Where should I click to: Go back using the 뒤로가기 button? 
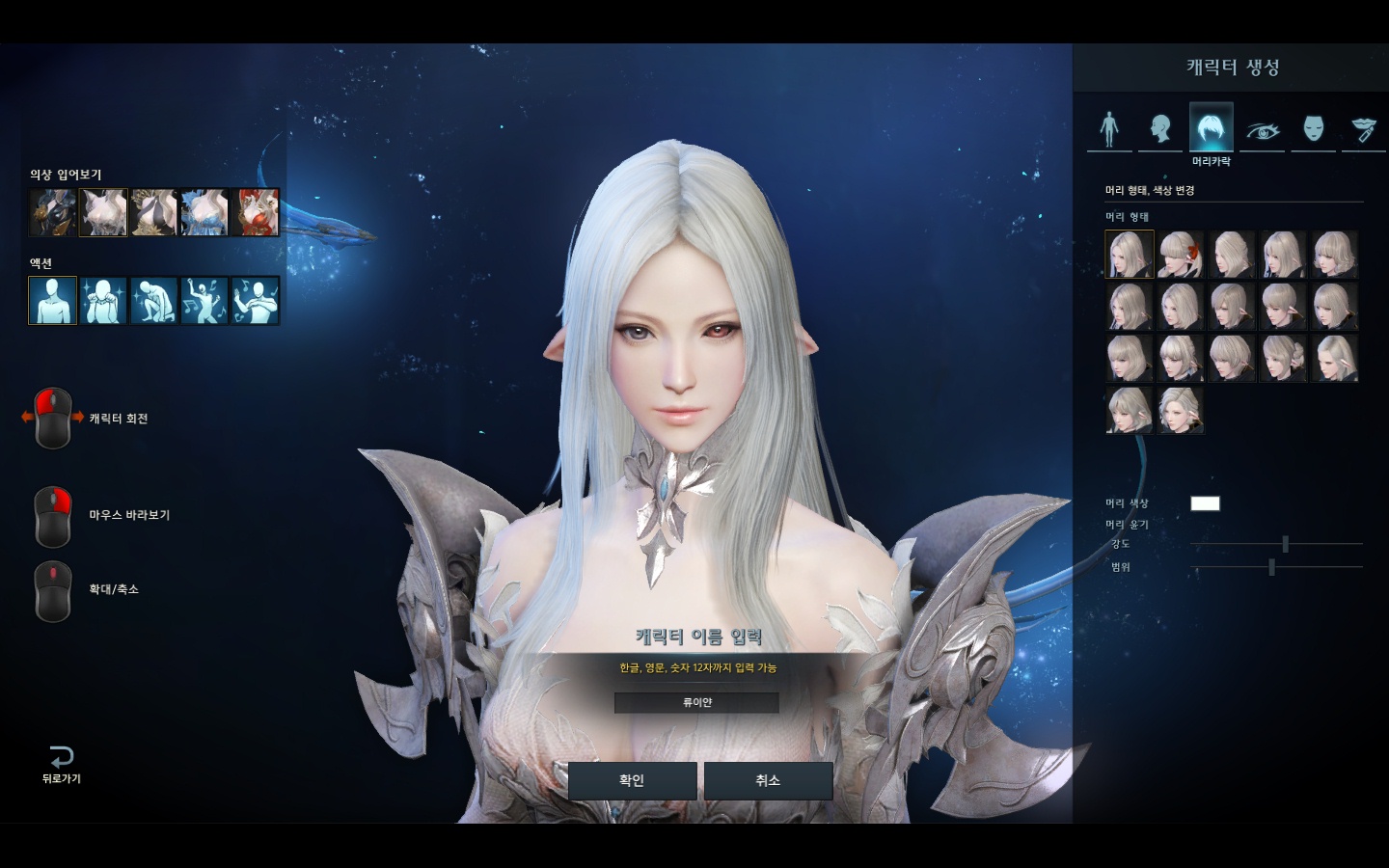[x=61, y=763]
